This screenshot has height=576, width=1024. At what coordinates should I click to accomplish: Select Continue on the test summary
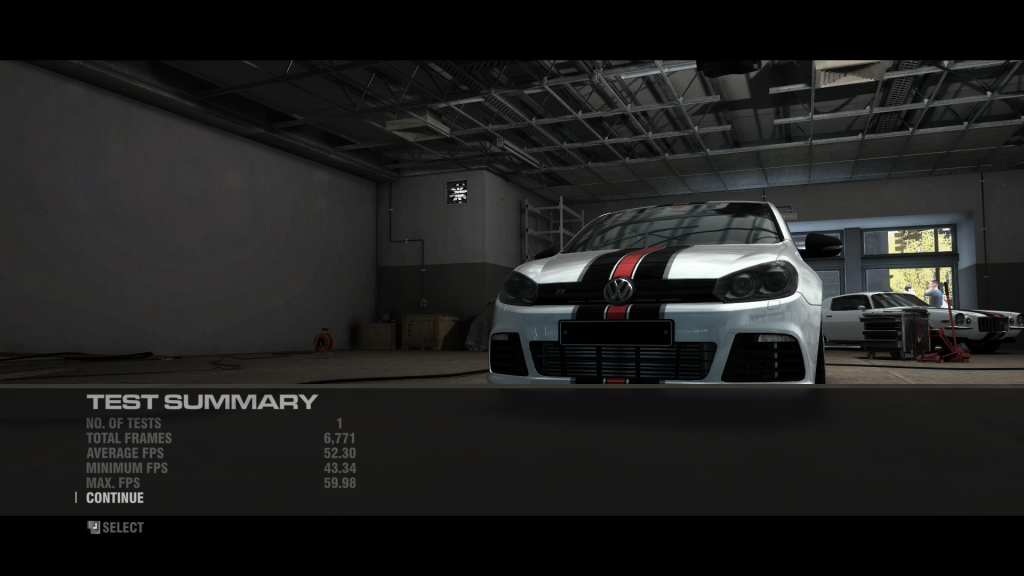[114, 498]
